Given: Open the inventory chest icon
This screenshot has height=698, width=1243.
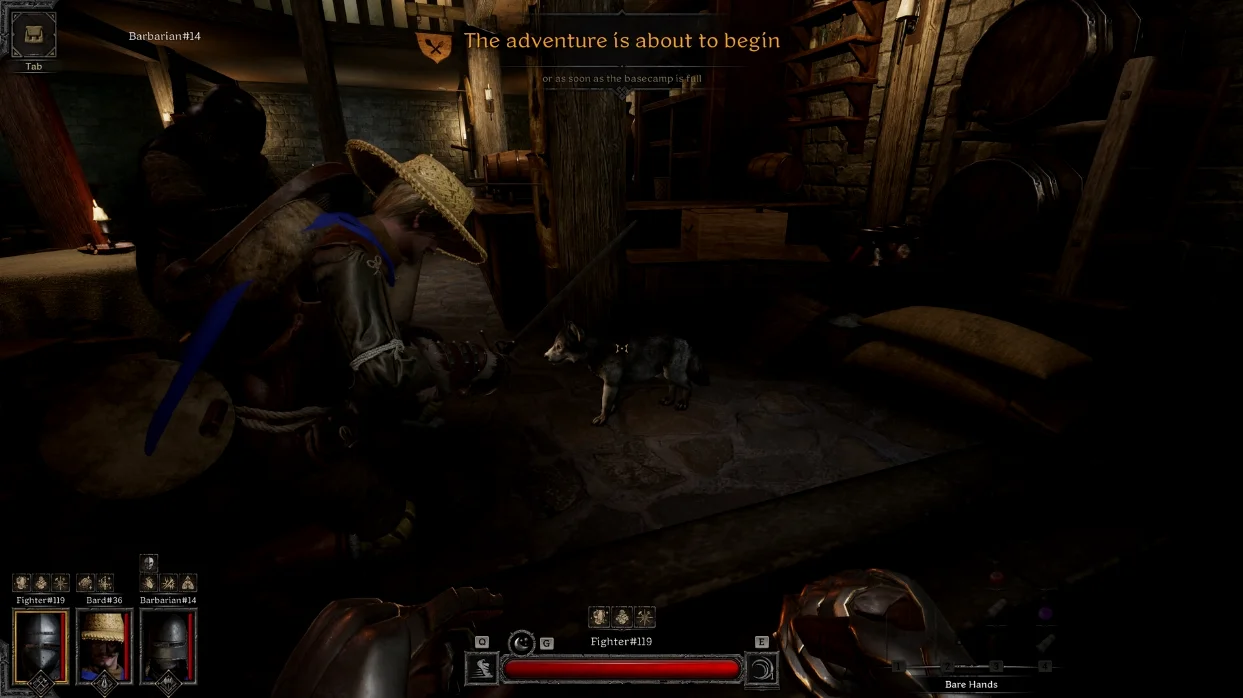Looking at the screenshot, I should coord(33,35).
